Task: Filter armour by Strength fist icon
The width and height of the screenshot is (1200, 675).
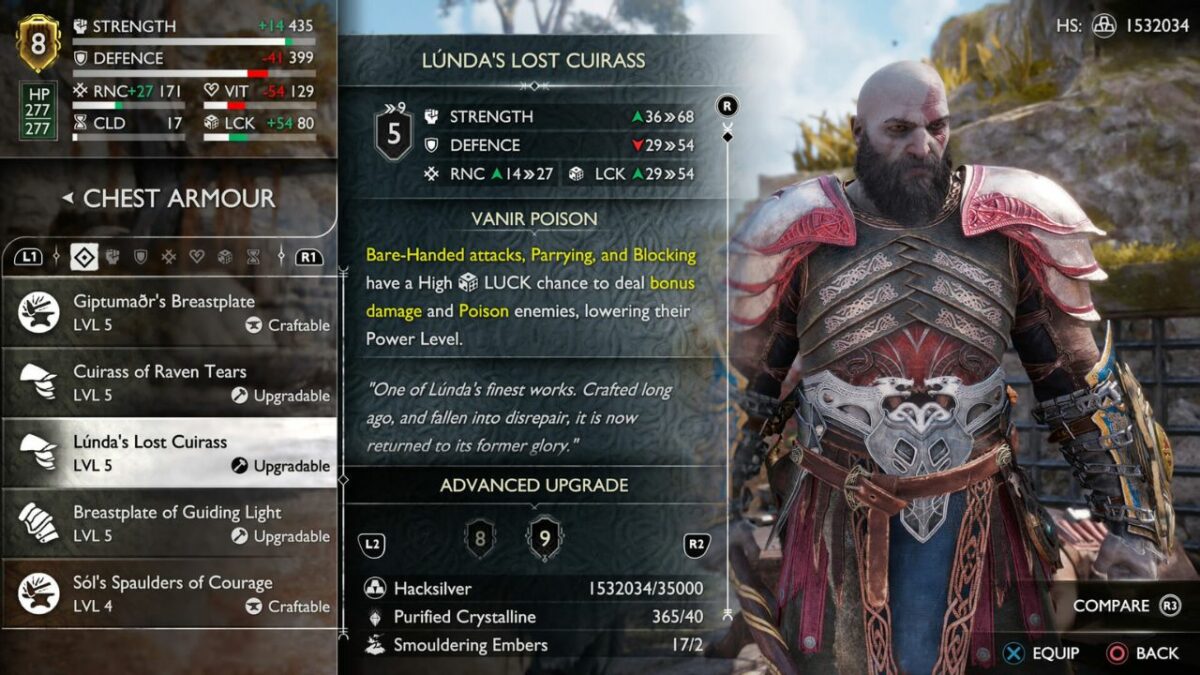Action: click(113, 257)
